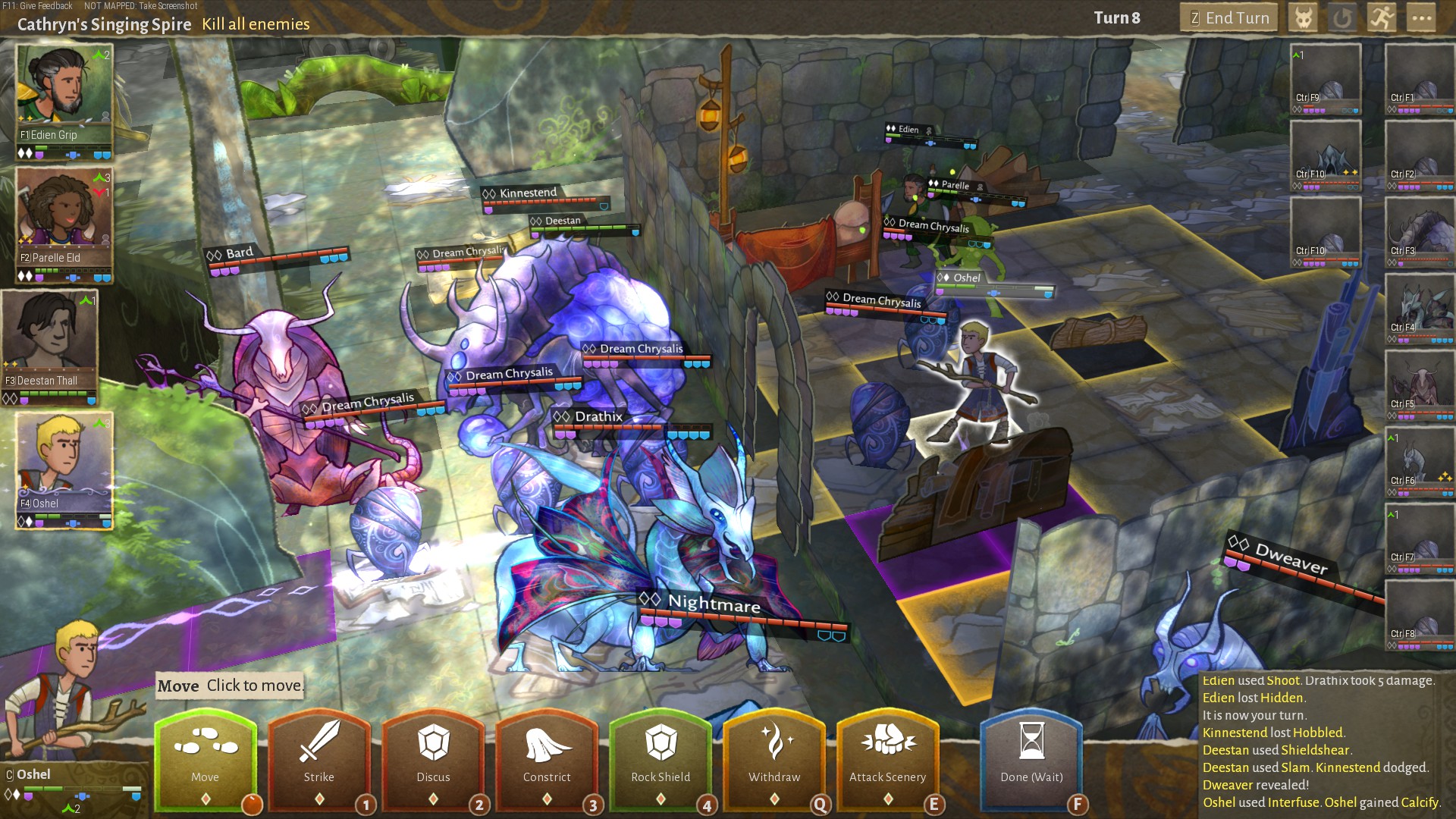This screenshot has width=1456, height=819.
Task: Open the three-dots options menu
Action: coord(1421,18)
